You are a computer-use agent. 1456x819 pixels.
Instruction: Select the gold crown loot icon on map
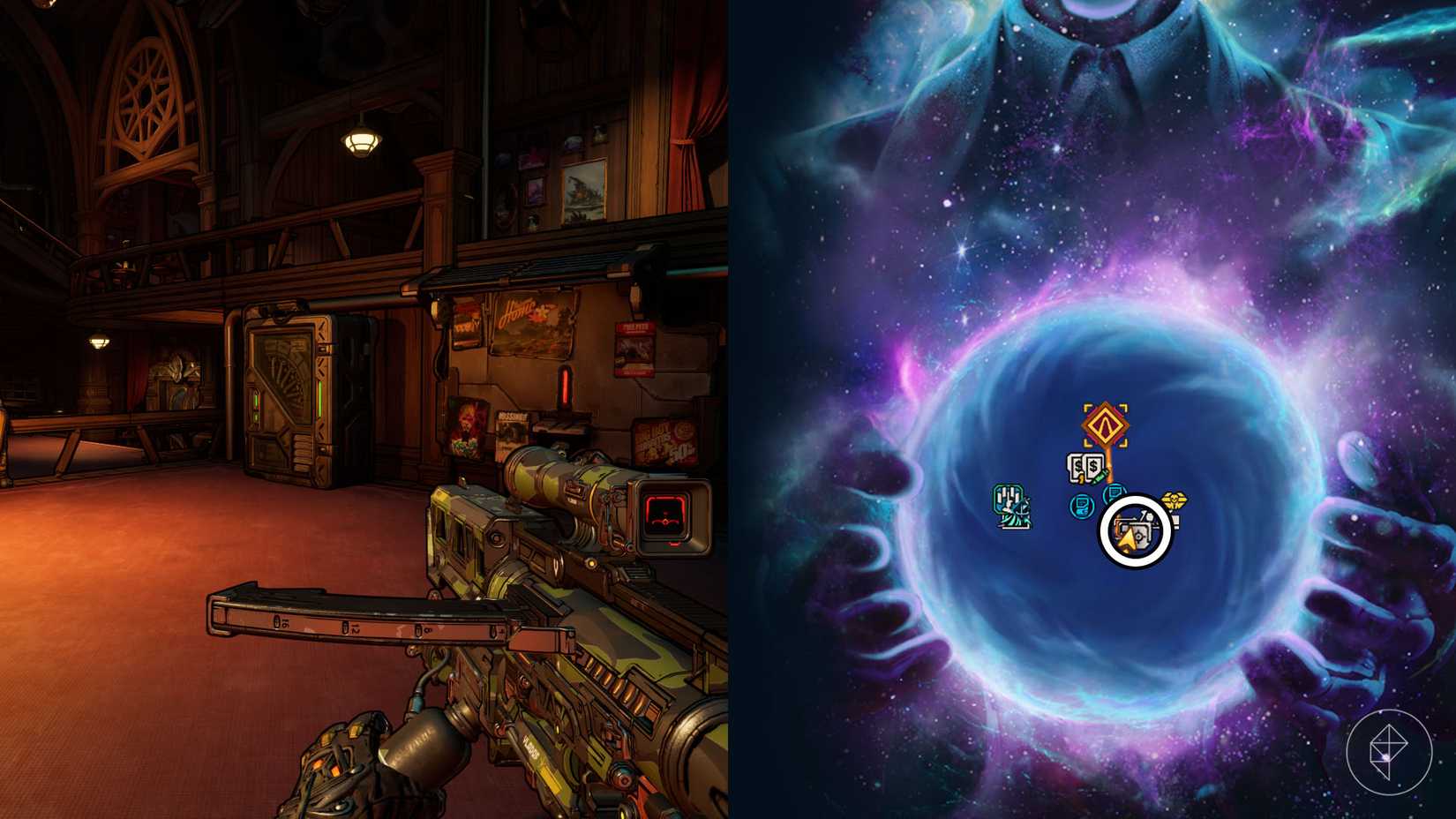pos(1175,500)
